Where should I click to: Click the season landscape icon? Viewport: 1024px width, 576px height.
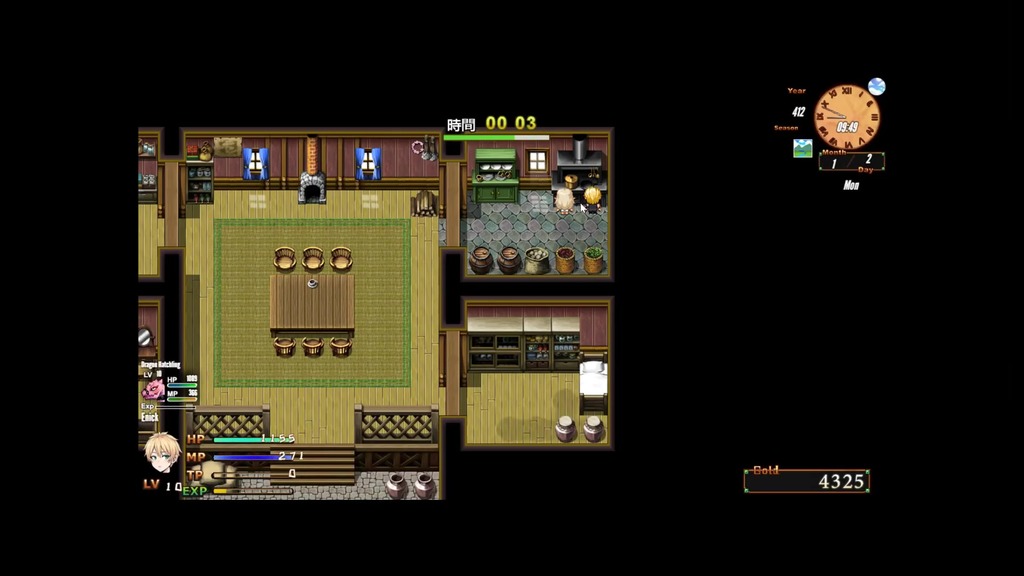[x=802, y=148]
